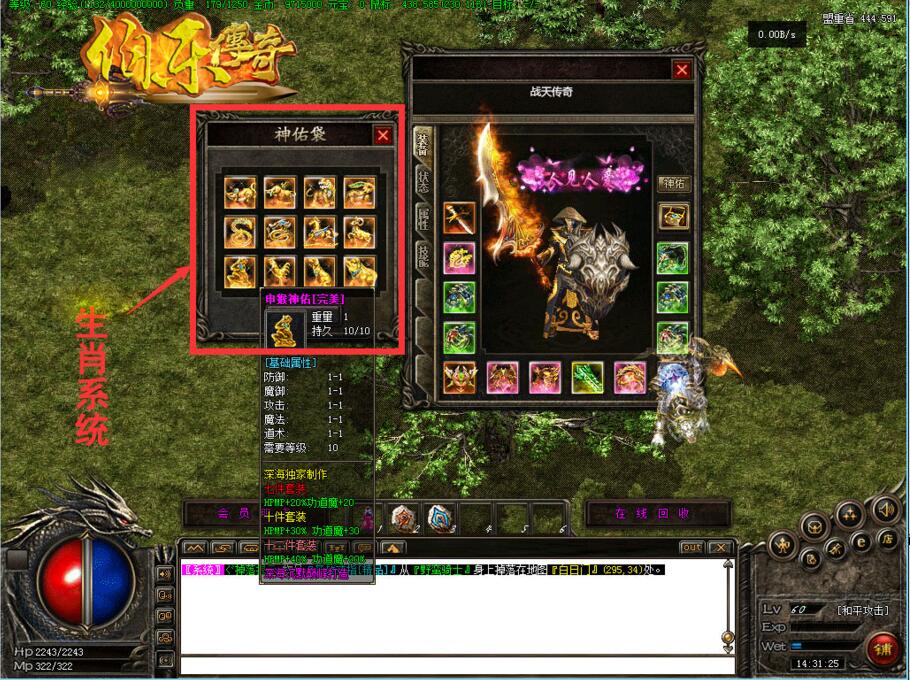910x680 pixels.
Task: Use the blue swirl rune hotbar item
Action: [x=439, y=516]
